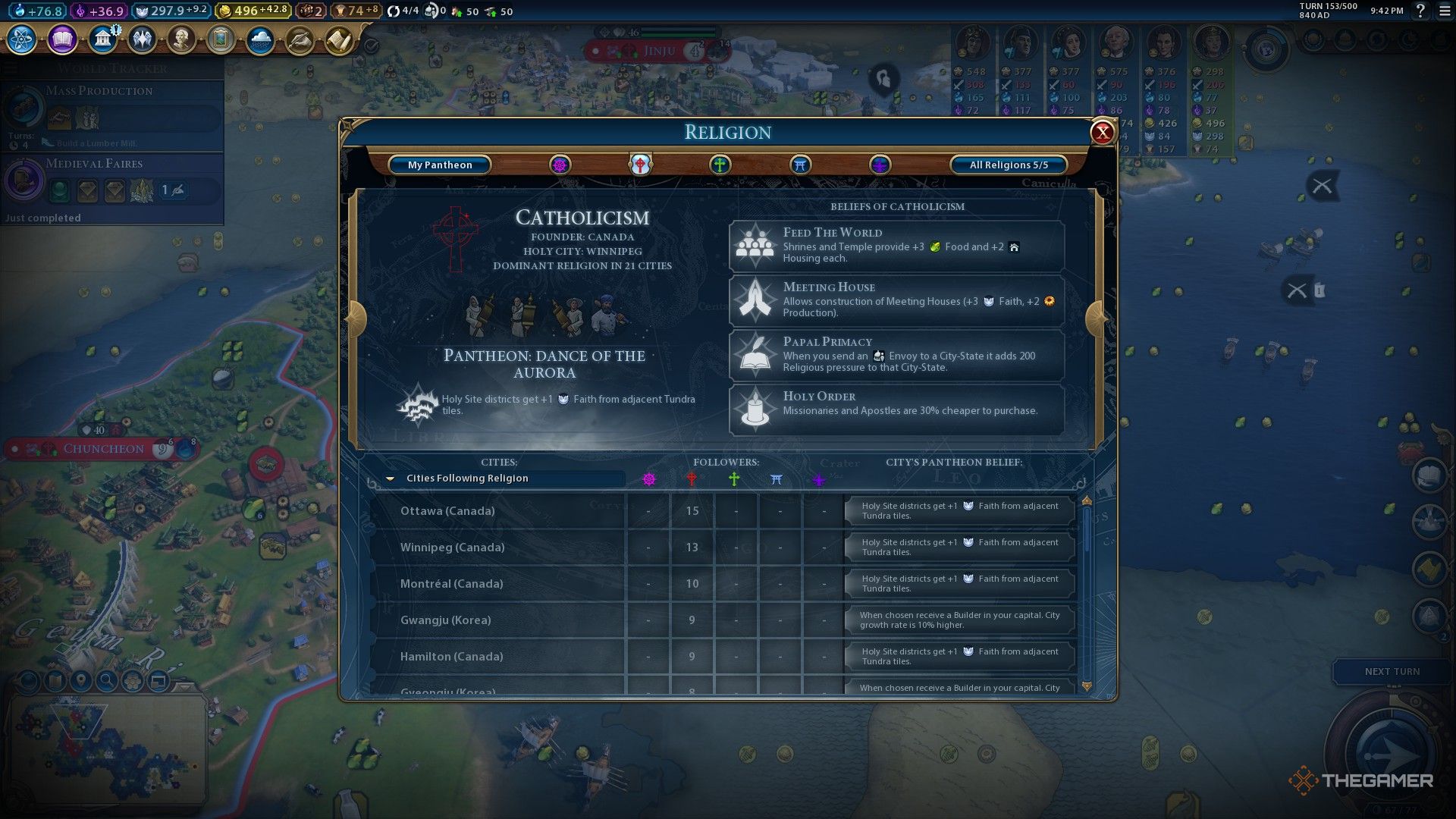Open the Government screen icon
The height and width of the screenshot is (819, 1456).
pos(103,39)
